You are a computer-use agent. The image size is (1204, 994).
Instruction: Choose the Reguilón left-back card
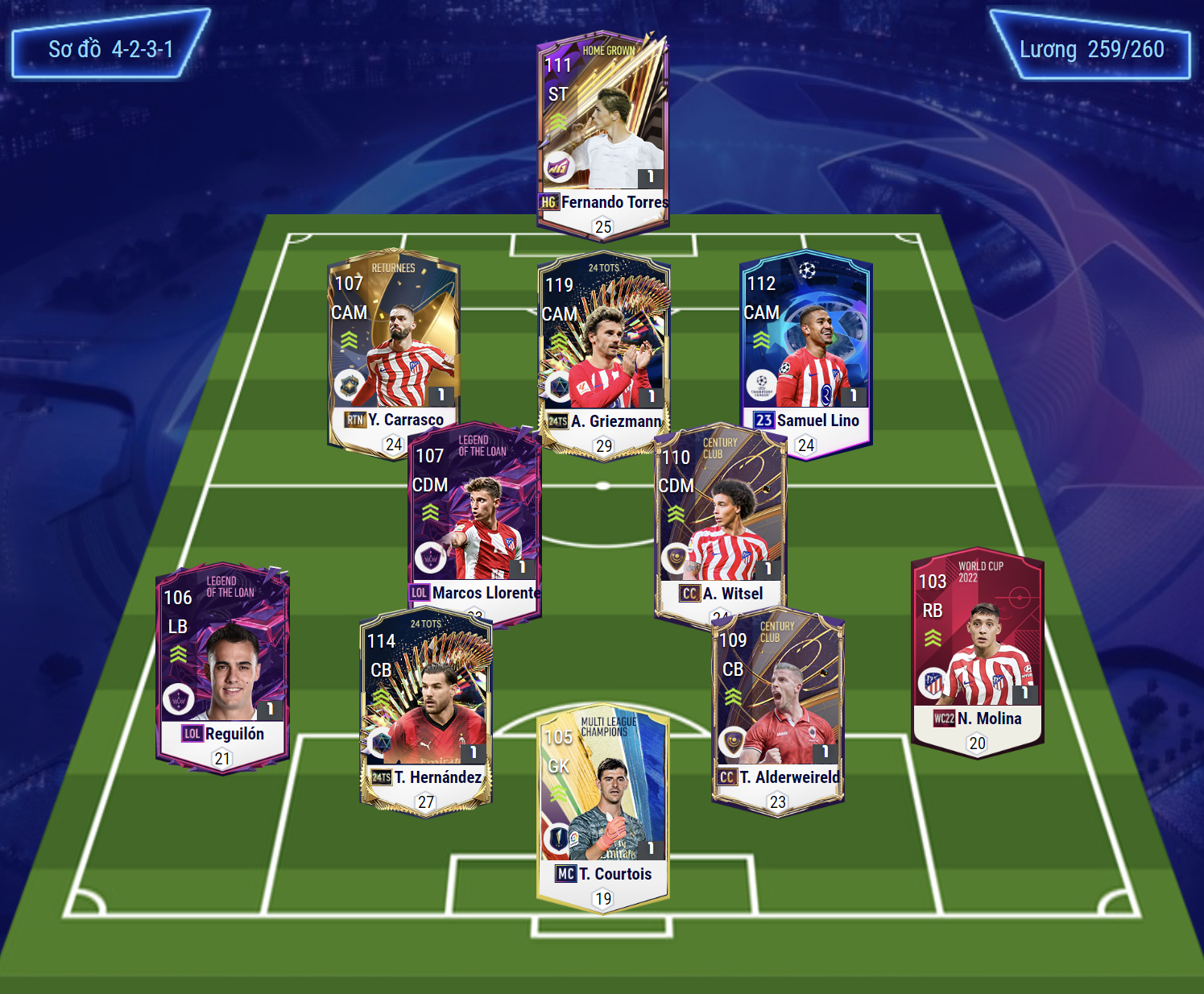click(222, 665)
